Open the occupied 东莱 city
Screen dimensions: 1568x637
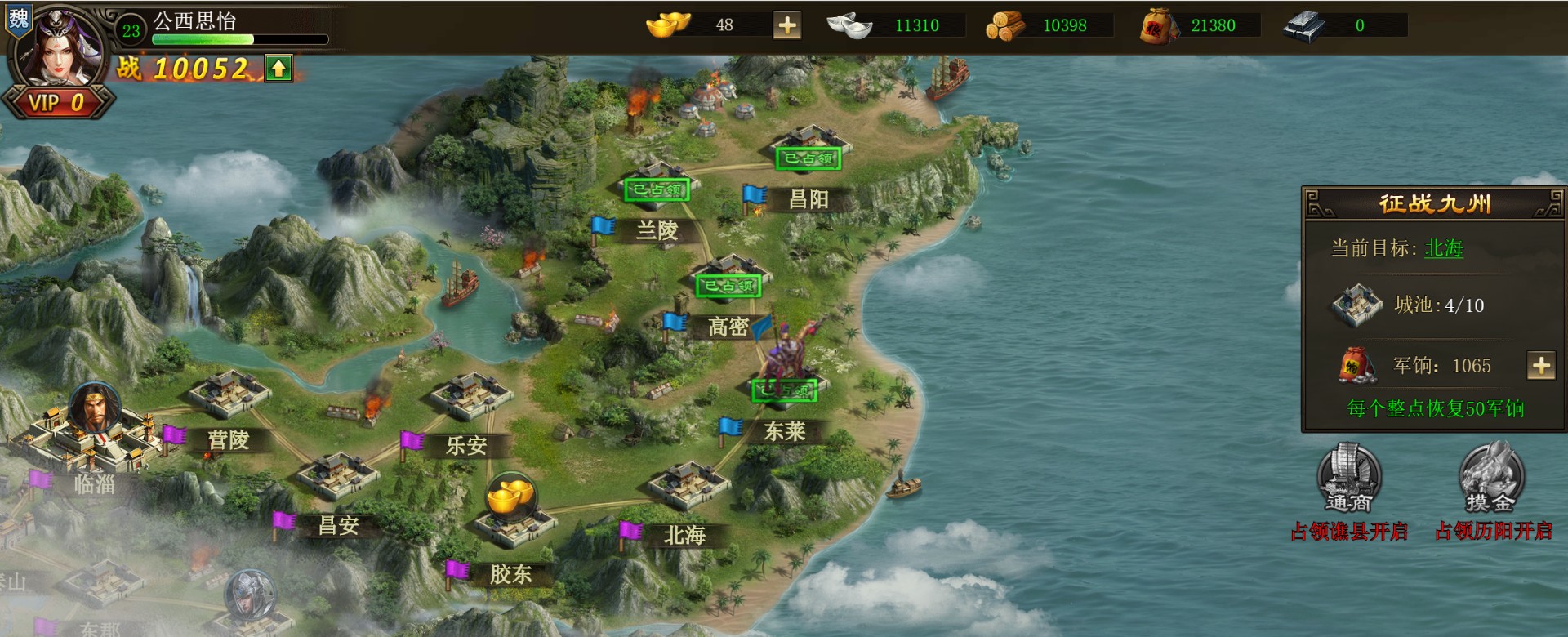click(782, 392)
